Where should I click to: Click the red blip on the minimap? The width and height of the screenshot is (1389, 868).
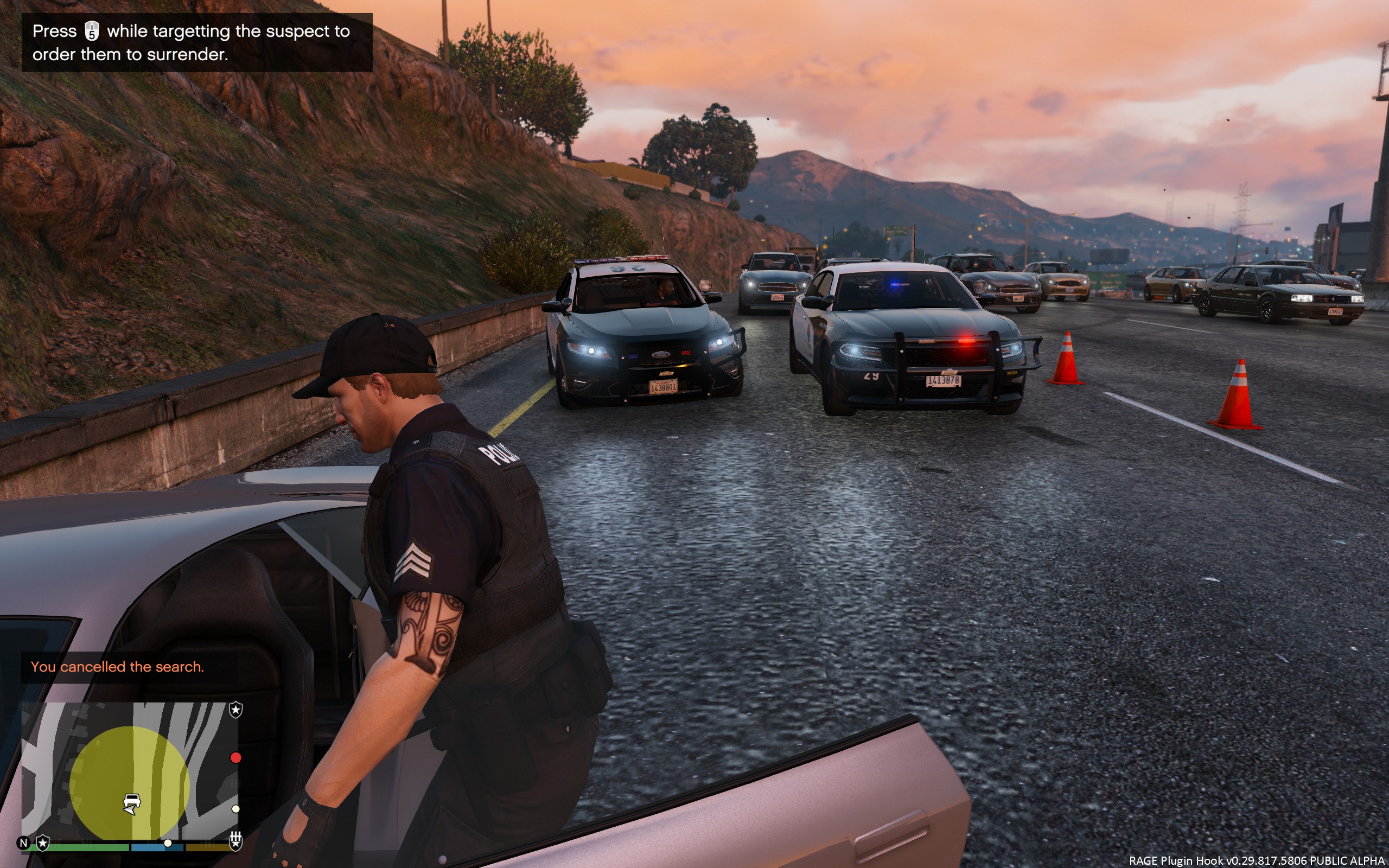(235, 758)
